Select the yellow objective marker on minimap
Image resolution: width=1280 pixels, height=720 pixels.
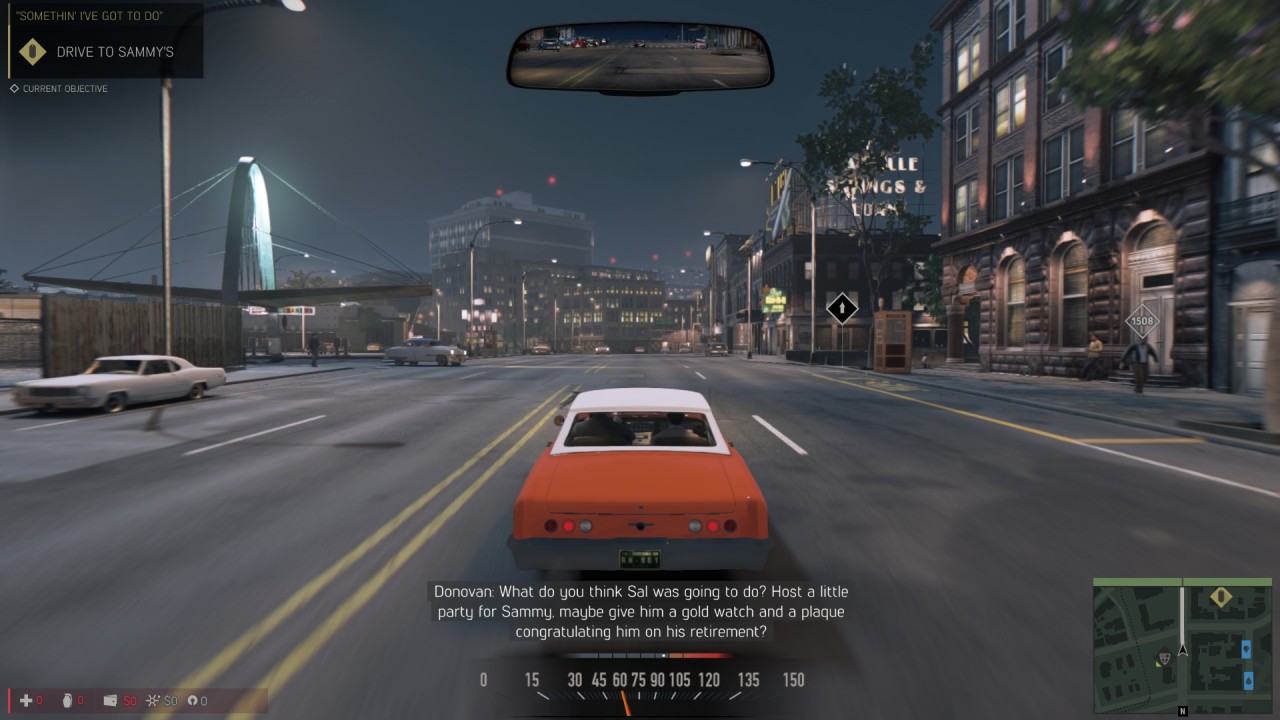1221,597
